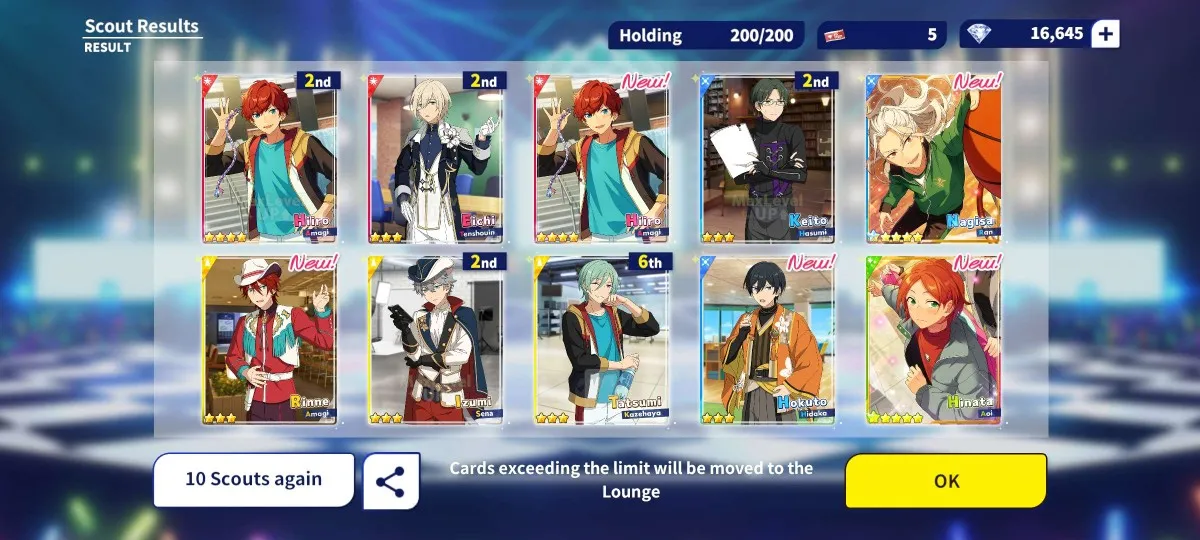Select the Tatsumi Kazehaya card
This screenshot has height=540, width=1200.
(x=602, y=340)
